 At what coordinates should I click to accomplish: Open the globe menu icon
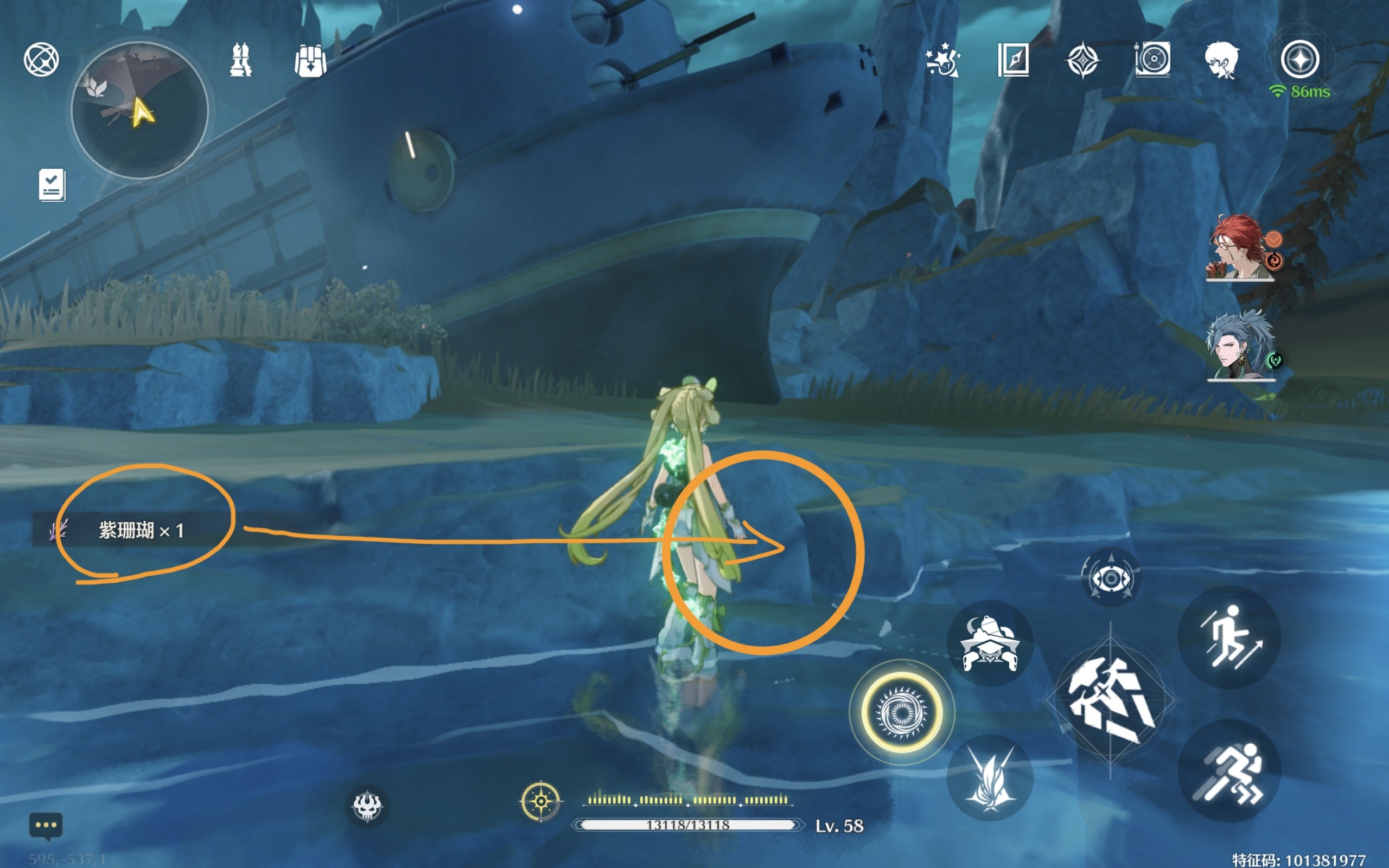tap(41, 59)
